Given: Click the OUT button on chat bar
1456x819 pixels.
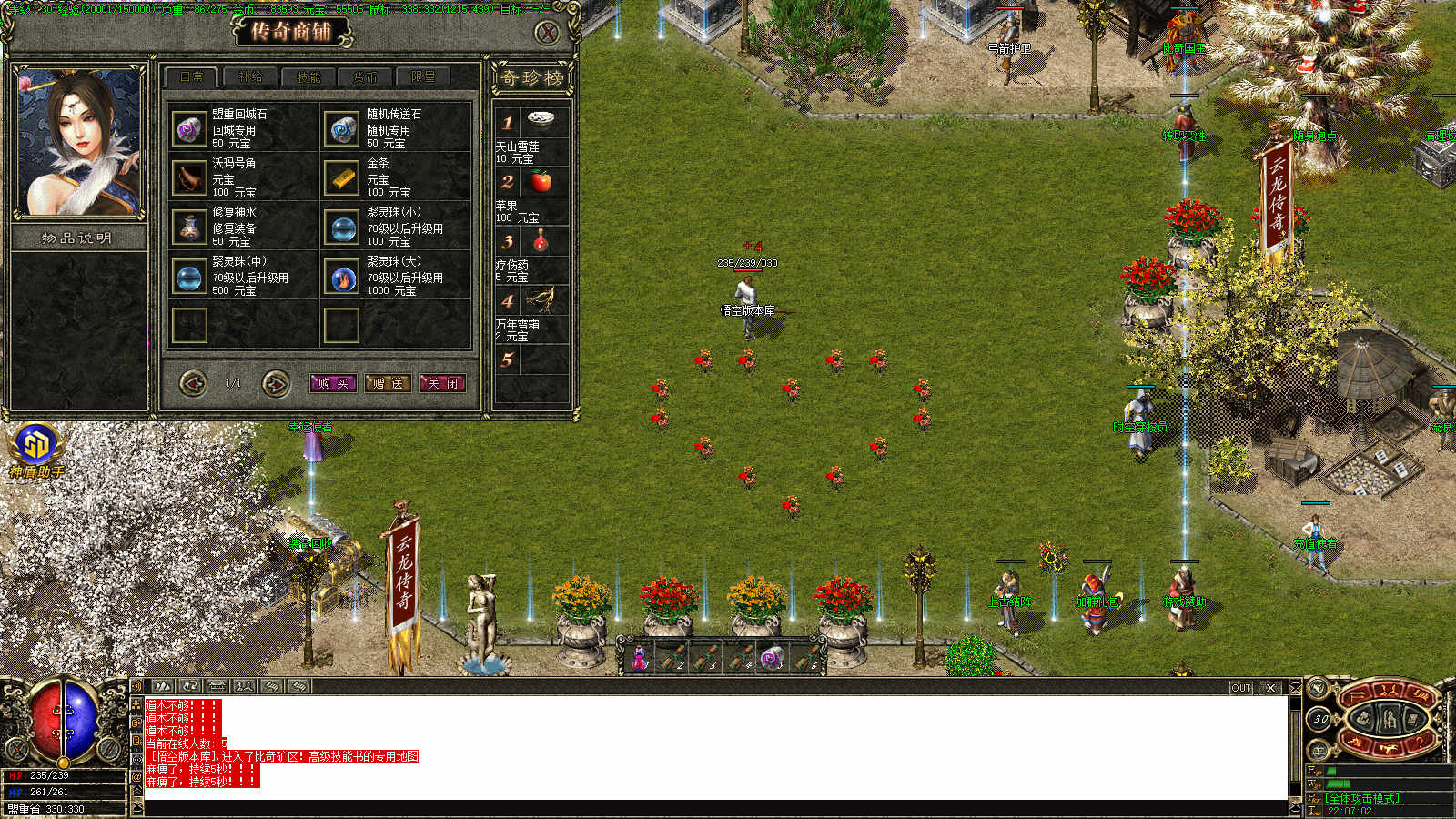Looking at the screenshot, I should coord(1241,688).
